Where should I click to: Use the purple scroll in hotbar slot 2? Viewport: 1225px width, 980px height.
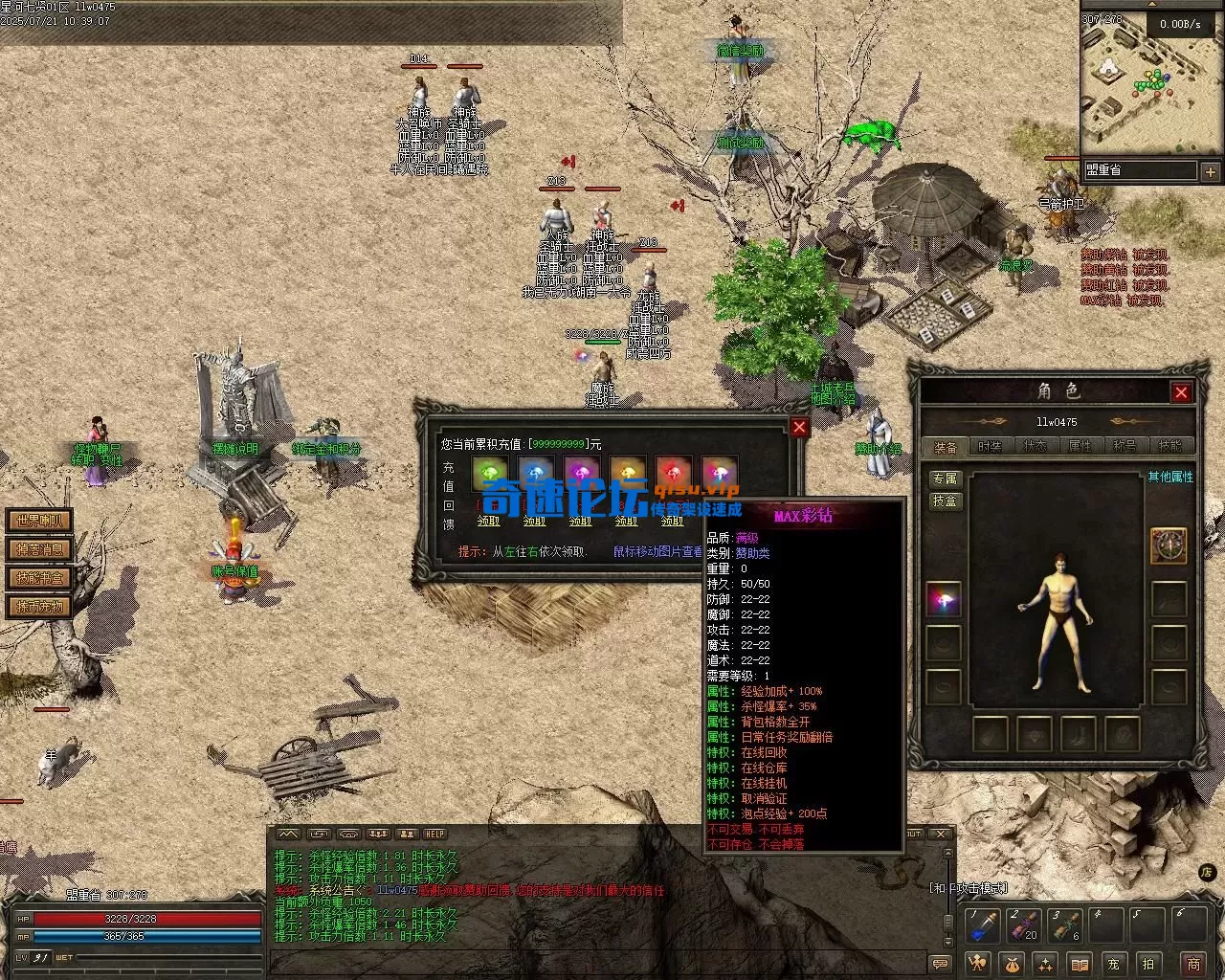click(x=1024, y=926)
